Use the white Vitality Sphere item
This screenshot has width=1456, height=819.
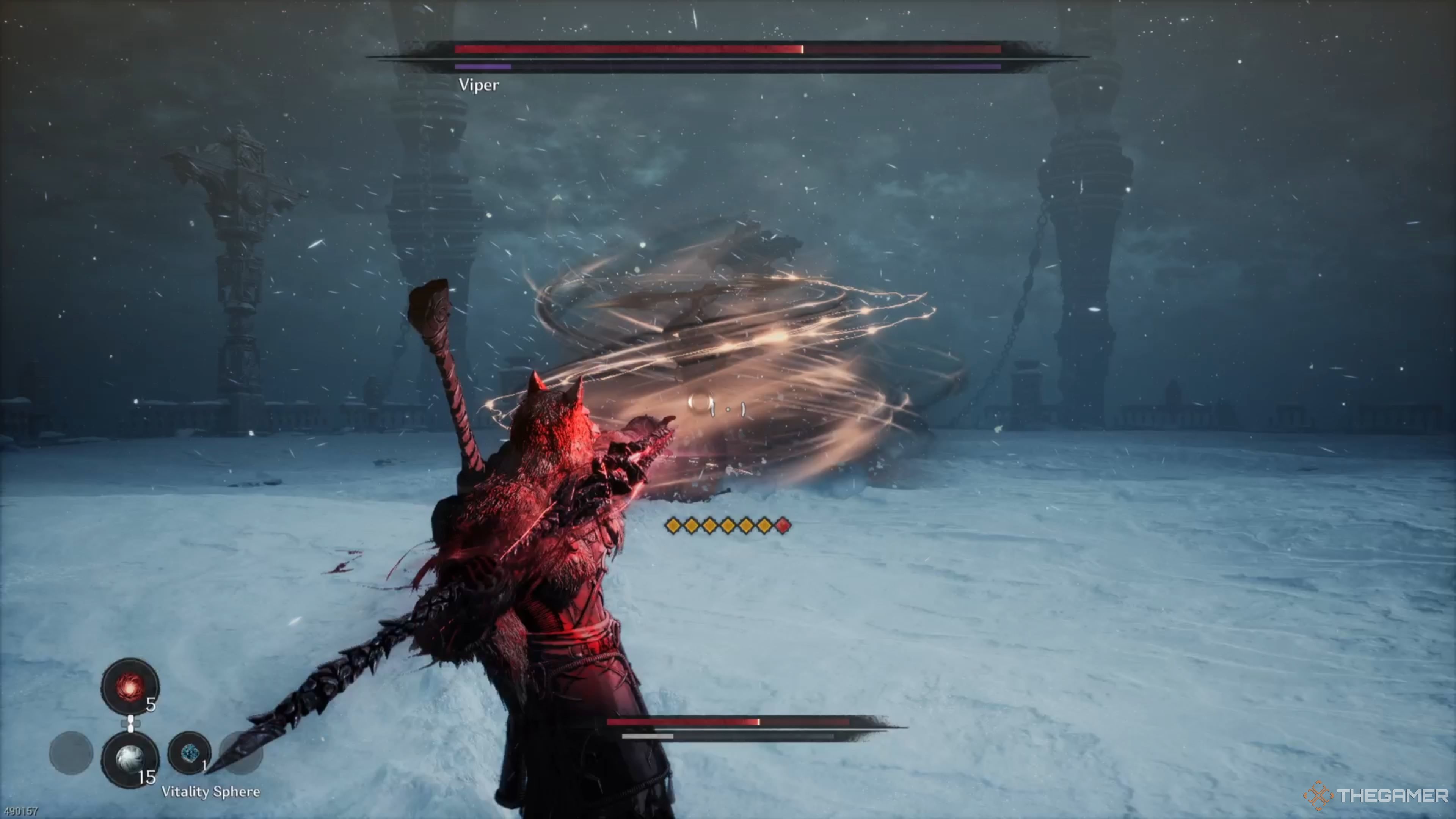[x=129, y=758]
